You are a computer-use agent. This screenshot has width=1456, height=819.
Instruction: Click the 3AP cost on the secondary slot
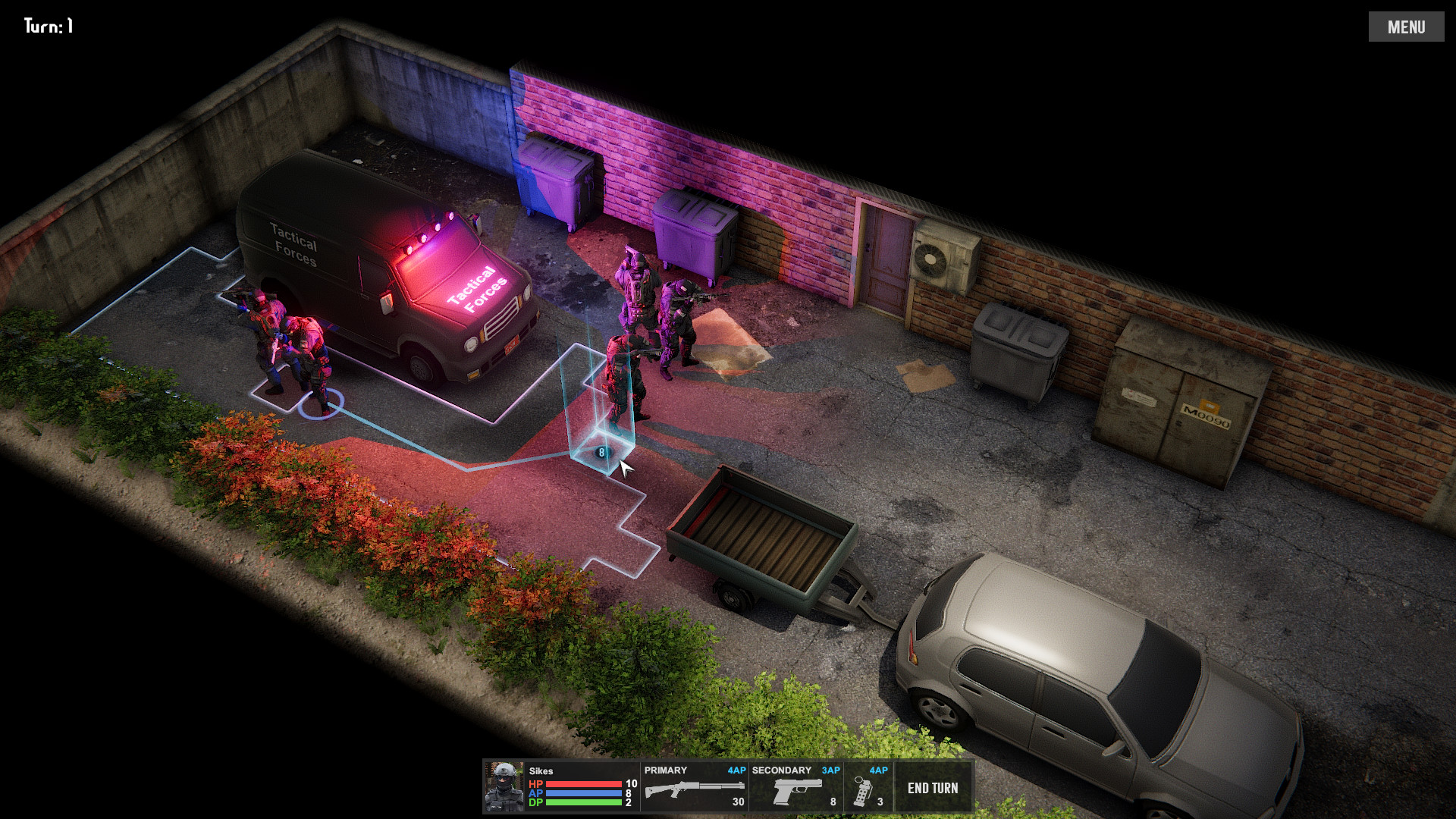point(833,769)
